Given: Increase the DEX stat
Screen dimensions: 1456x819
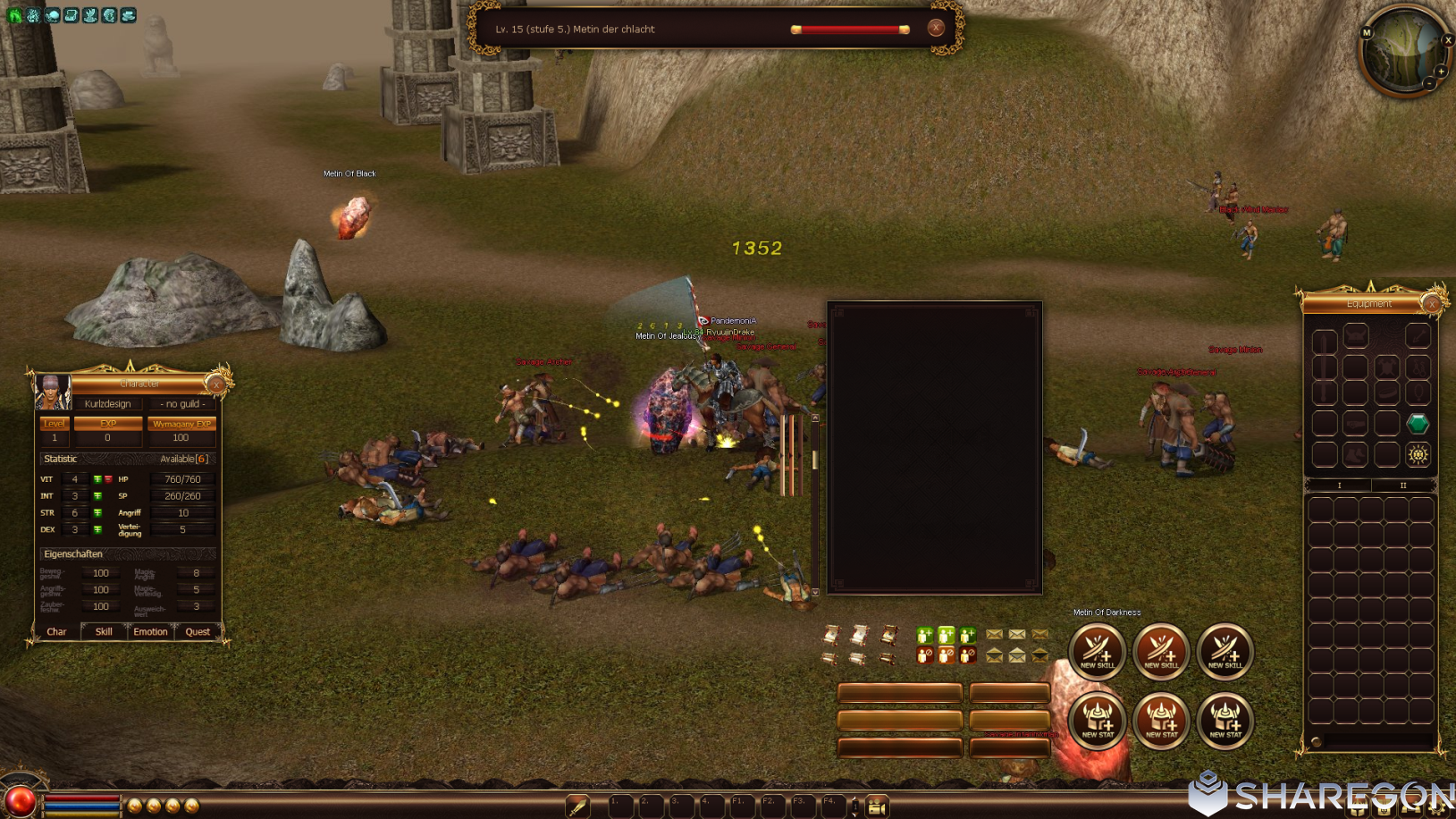Looking at the screenshot, I should coord(97,529).
